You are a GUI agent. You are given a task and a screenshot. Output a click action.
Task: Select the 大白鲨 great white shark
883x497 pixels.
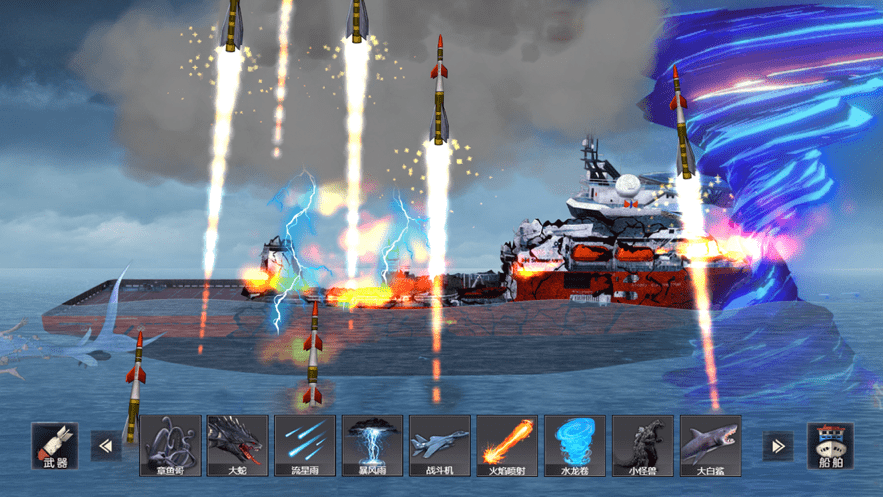[x=710, y=446]
